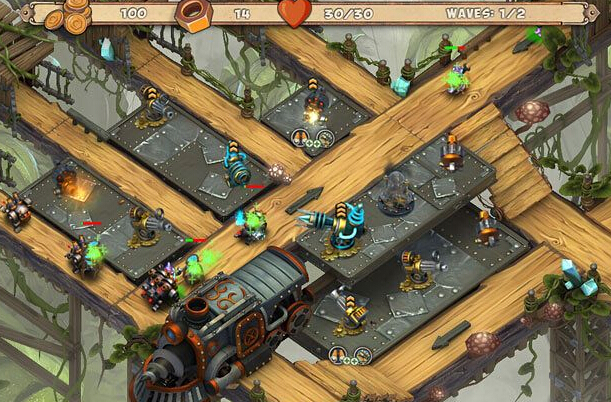Choose the dark cannon upgrade beside the locomotive
Viewport: 611px width, 402px height.
pos(361,355)
